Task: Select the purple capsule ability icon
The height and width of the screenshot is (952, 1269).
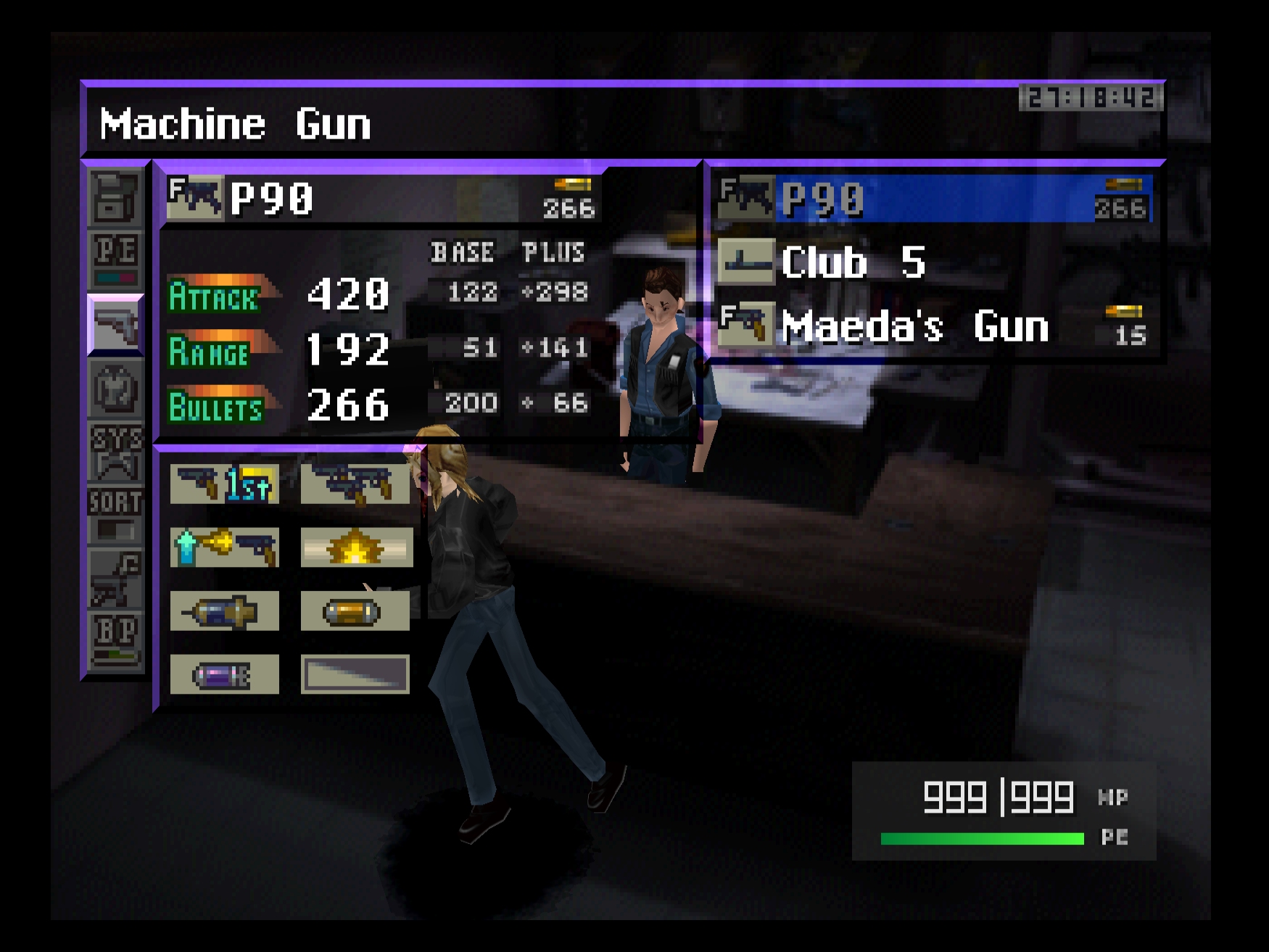Action: click(224, 674)
